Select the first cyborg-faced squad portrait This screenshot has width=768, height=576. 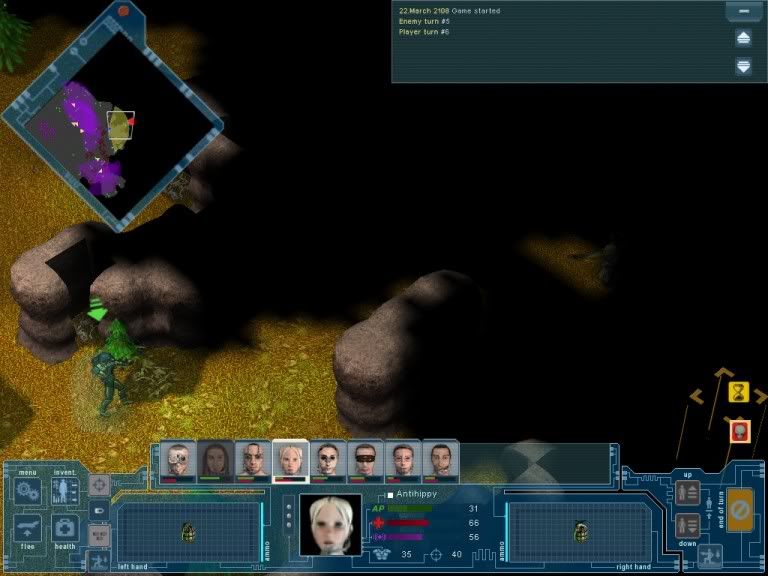[179, 460]
